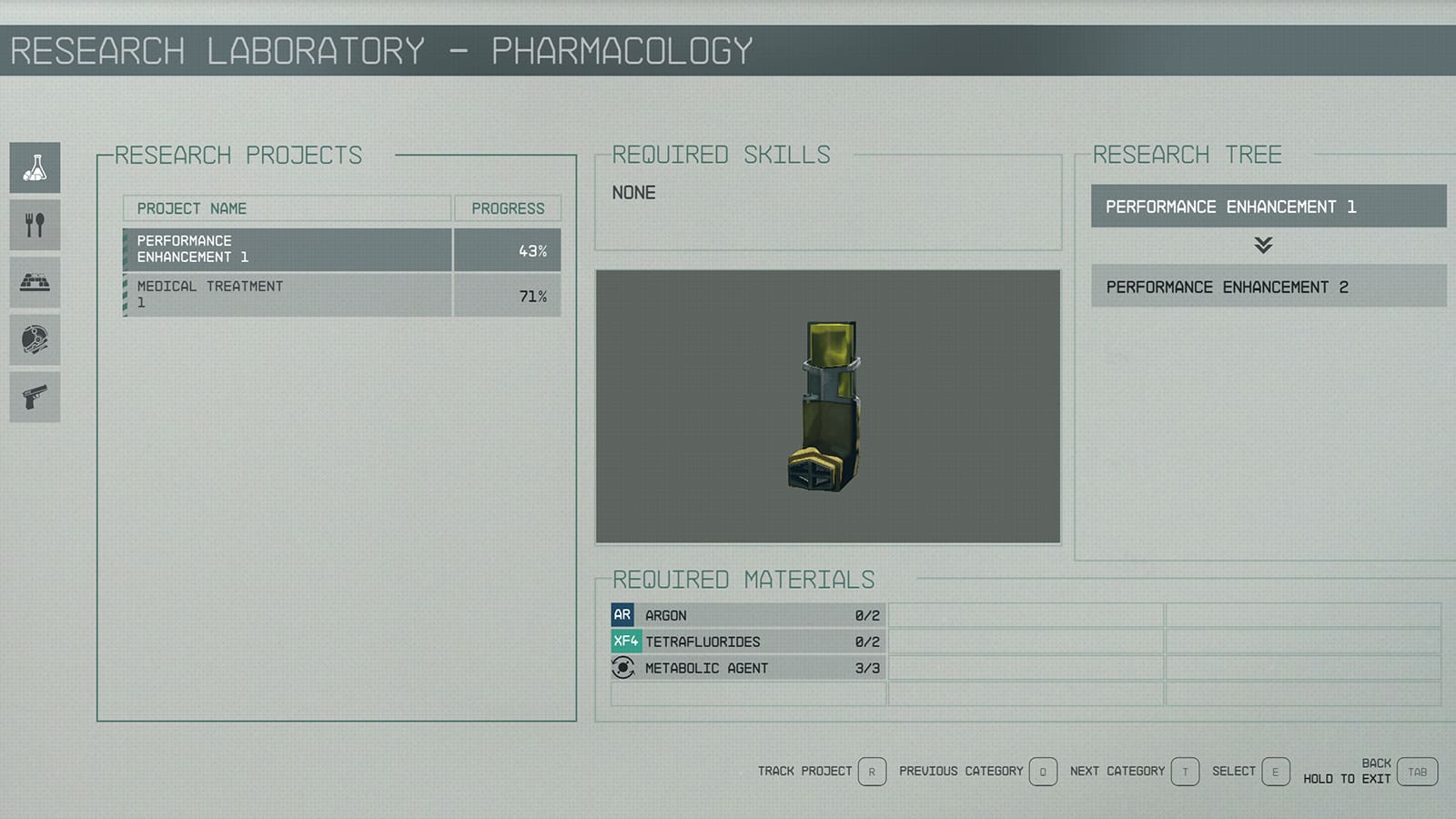
Task: Click the Tetrafluorides required material row
Action: [x=747, y=642]
